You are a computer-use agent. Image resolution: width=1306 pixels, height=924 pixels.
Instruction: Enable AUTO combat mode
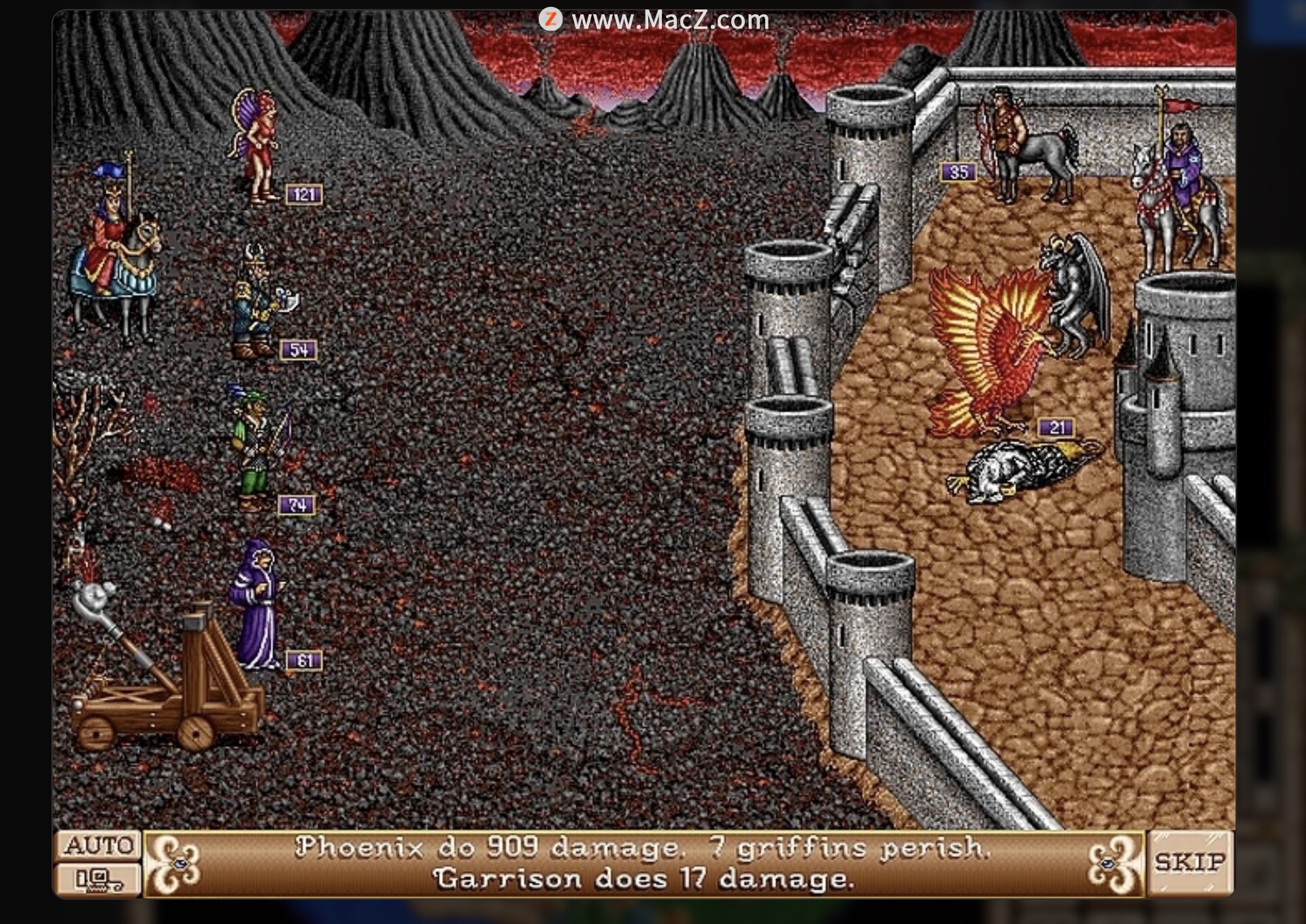(x=98, y=846)
